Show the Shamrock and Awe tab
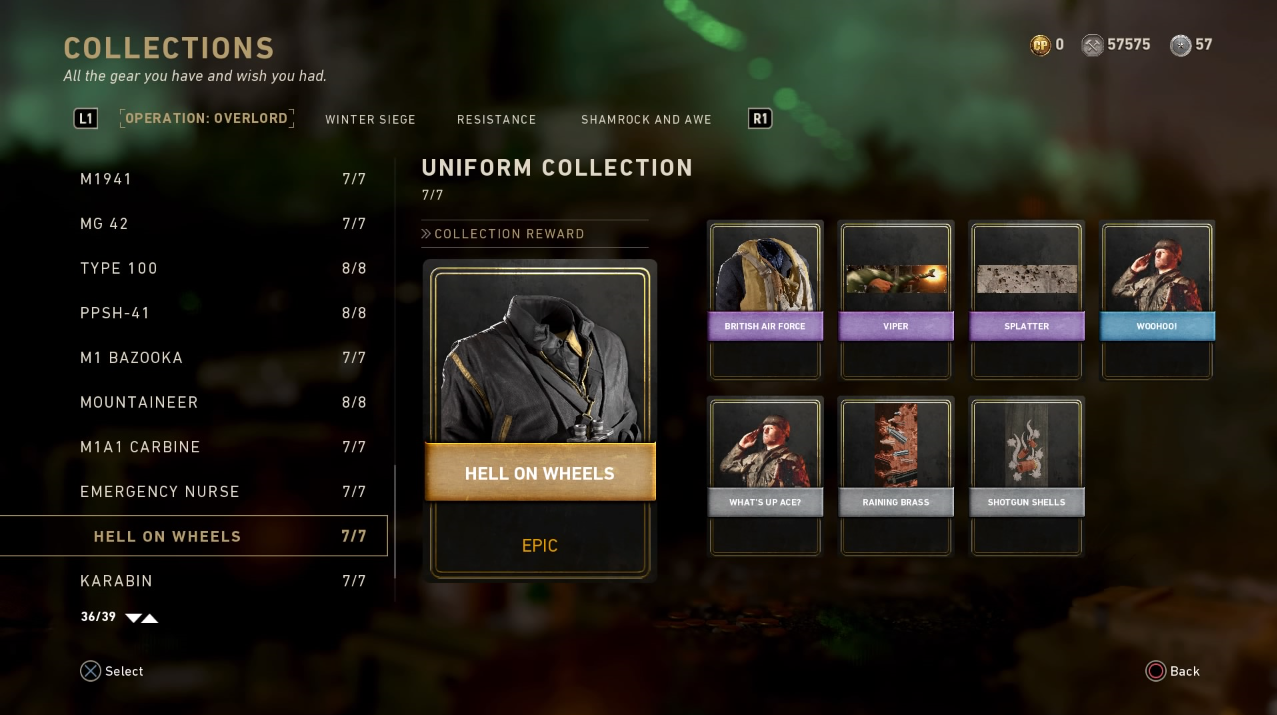The image size is (1277, 715). (x=646, y=120)
